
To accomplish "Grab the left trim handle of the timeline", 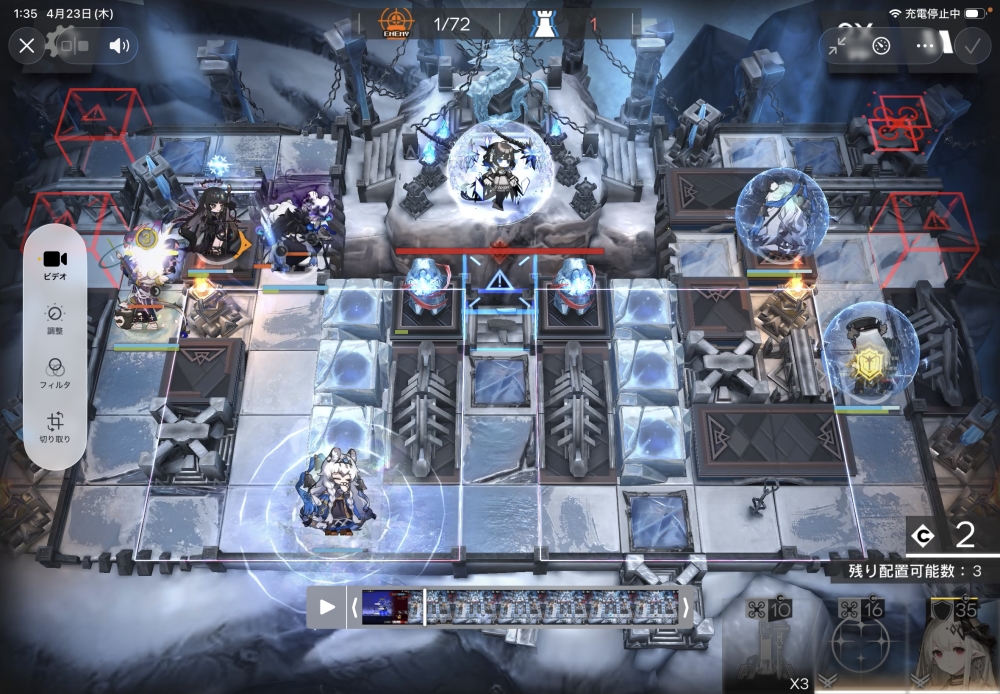I will tap(352, 607).
